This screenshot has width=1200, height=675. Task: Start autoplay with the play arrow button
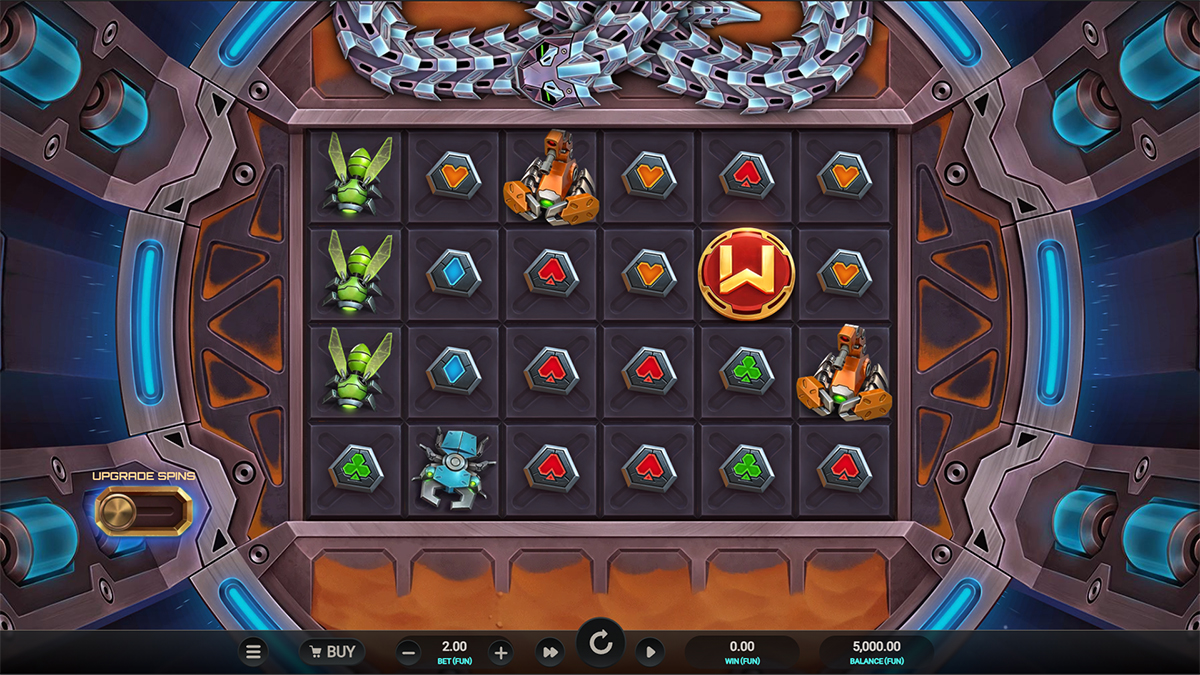point(650,653)
